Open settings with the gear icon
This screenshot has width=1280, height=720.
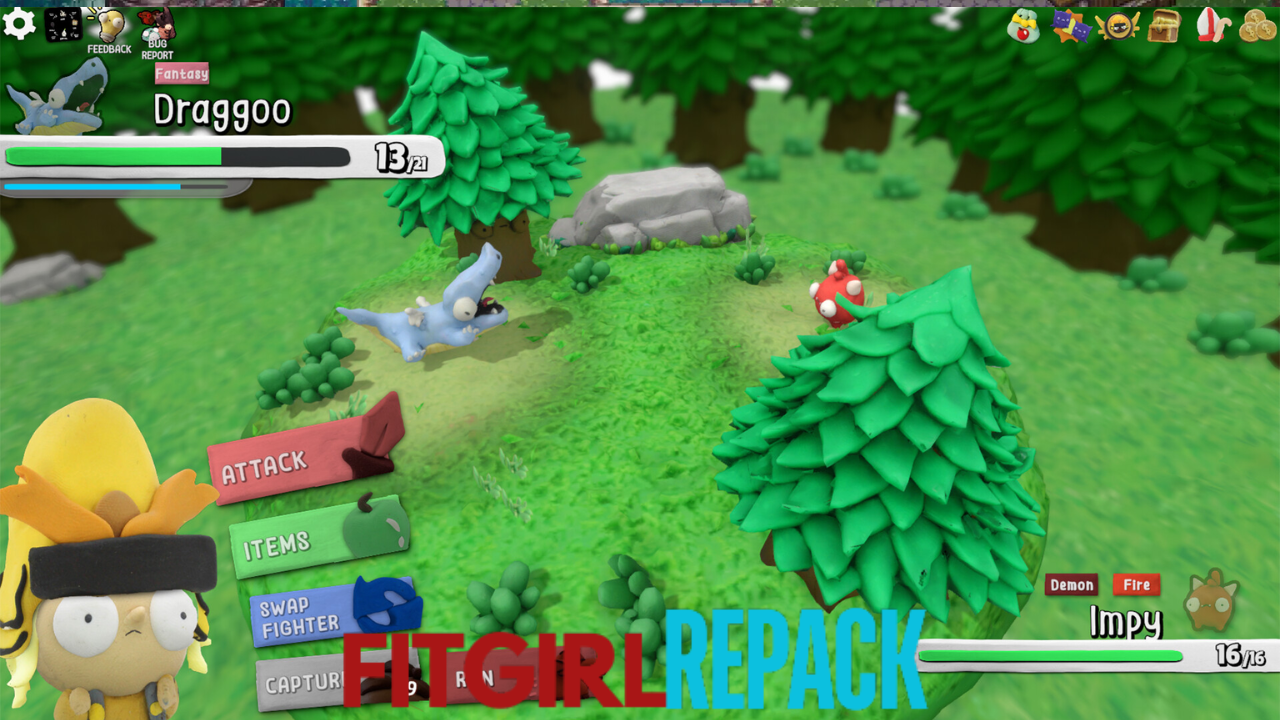click(19, 23)
